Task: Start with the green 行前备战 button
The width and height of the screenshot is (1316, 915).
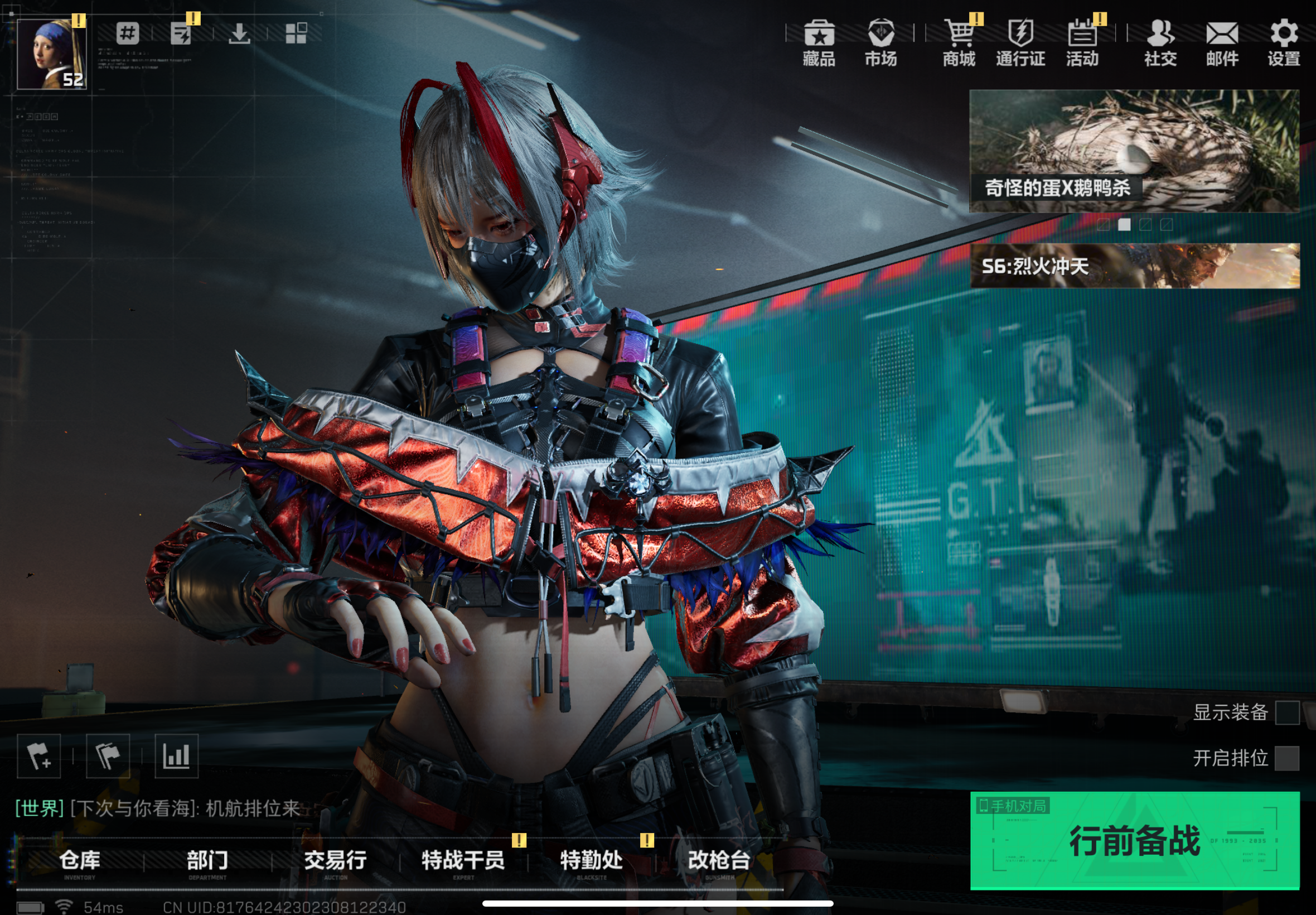Action: tap(1134, 840)
